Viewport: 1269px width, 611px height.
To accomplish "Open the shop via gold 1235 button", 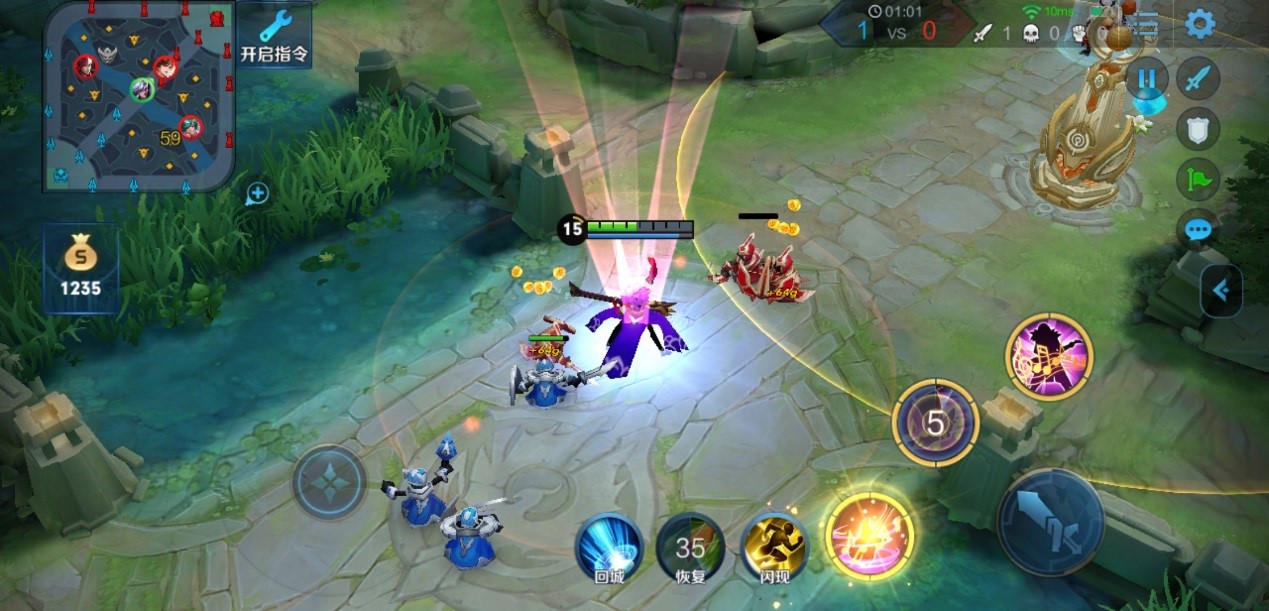I will coord(81,268).
